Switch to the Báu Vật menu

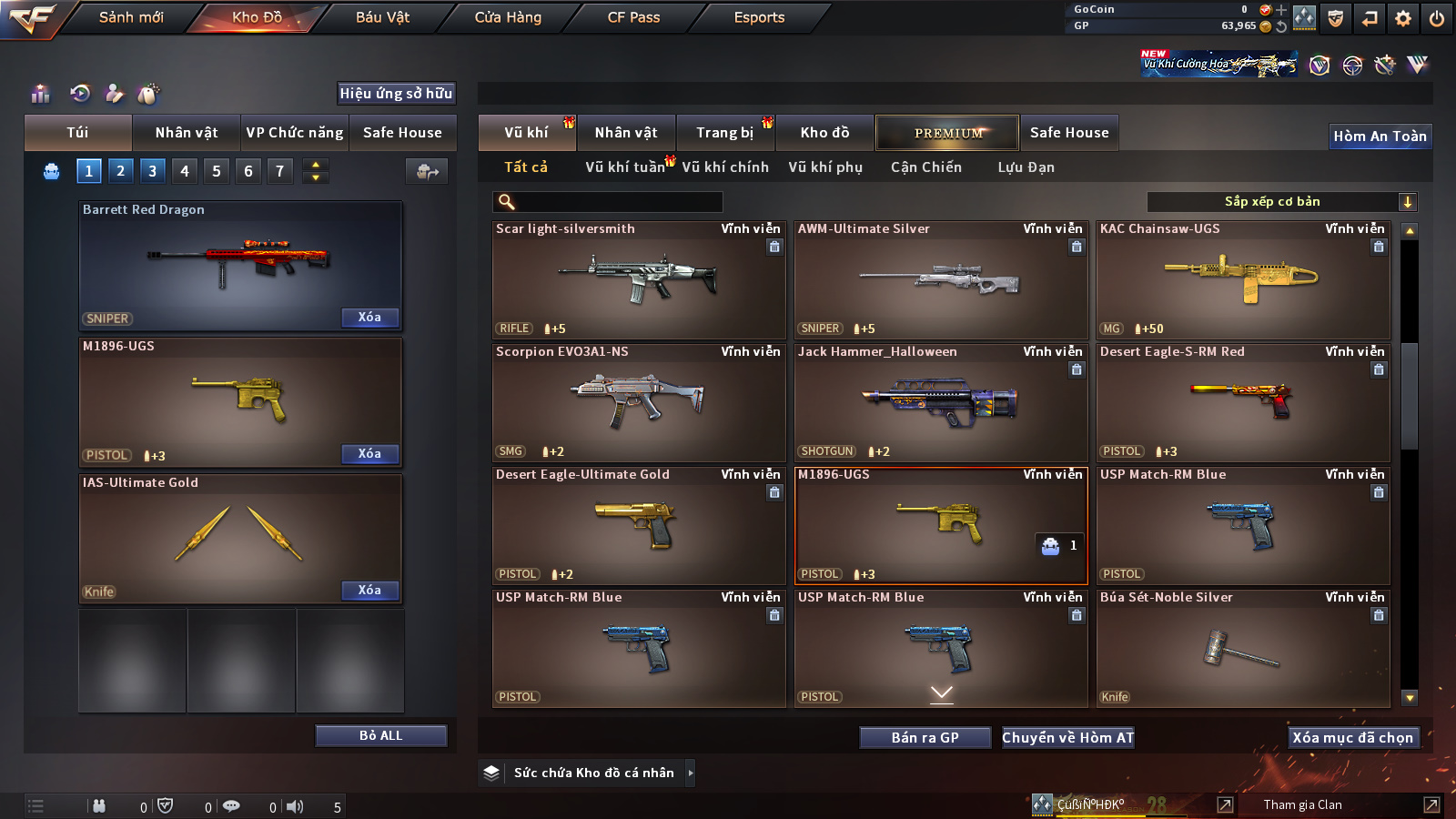click(382, 17)
